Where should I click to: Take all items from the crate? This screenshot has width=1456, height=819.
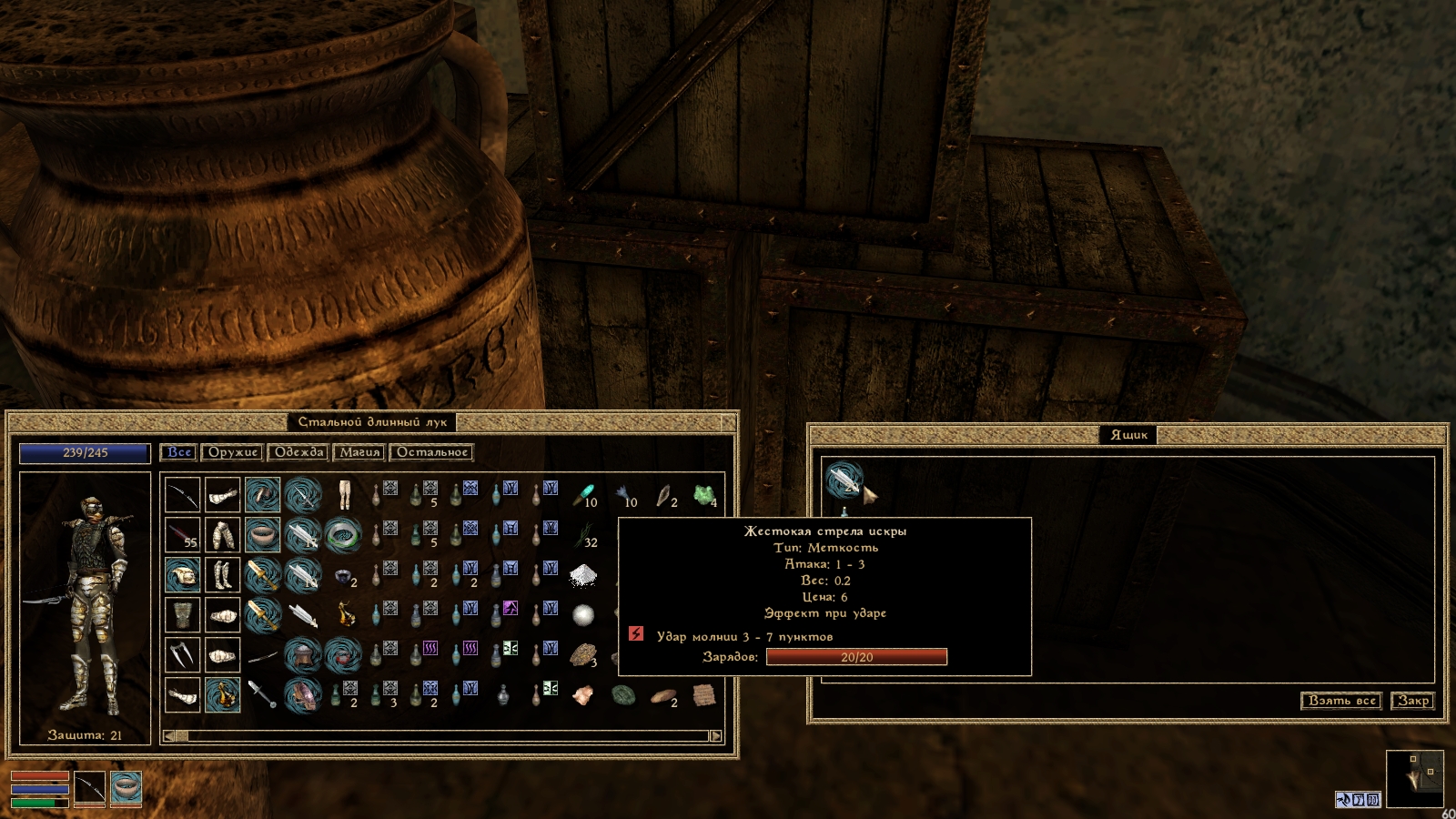pyautogui.click(x=1341, y=701)
